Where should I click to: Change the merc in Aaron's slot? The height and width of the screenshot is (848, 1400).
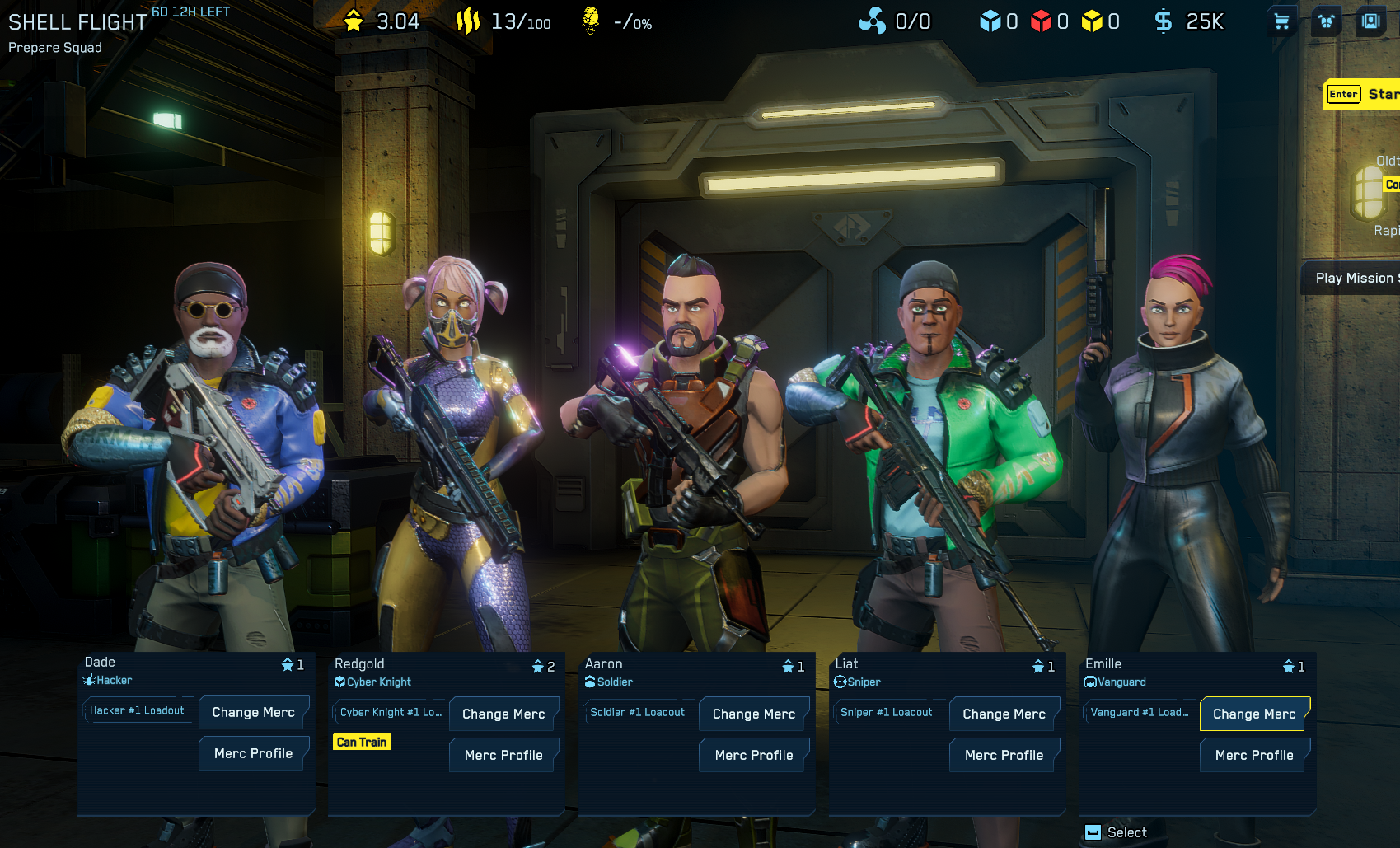[754, 714]
